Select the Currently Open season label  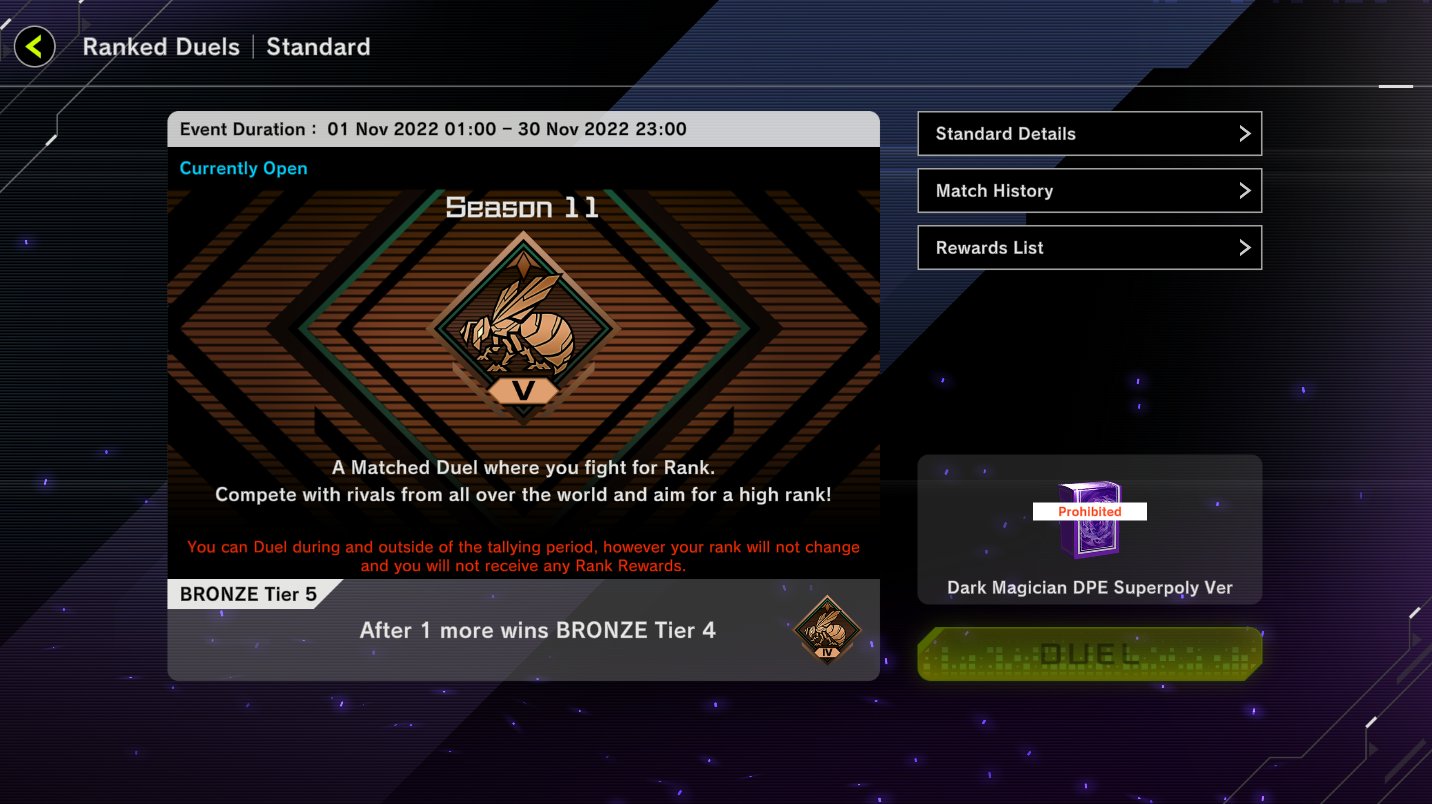pos(243,168)
